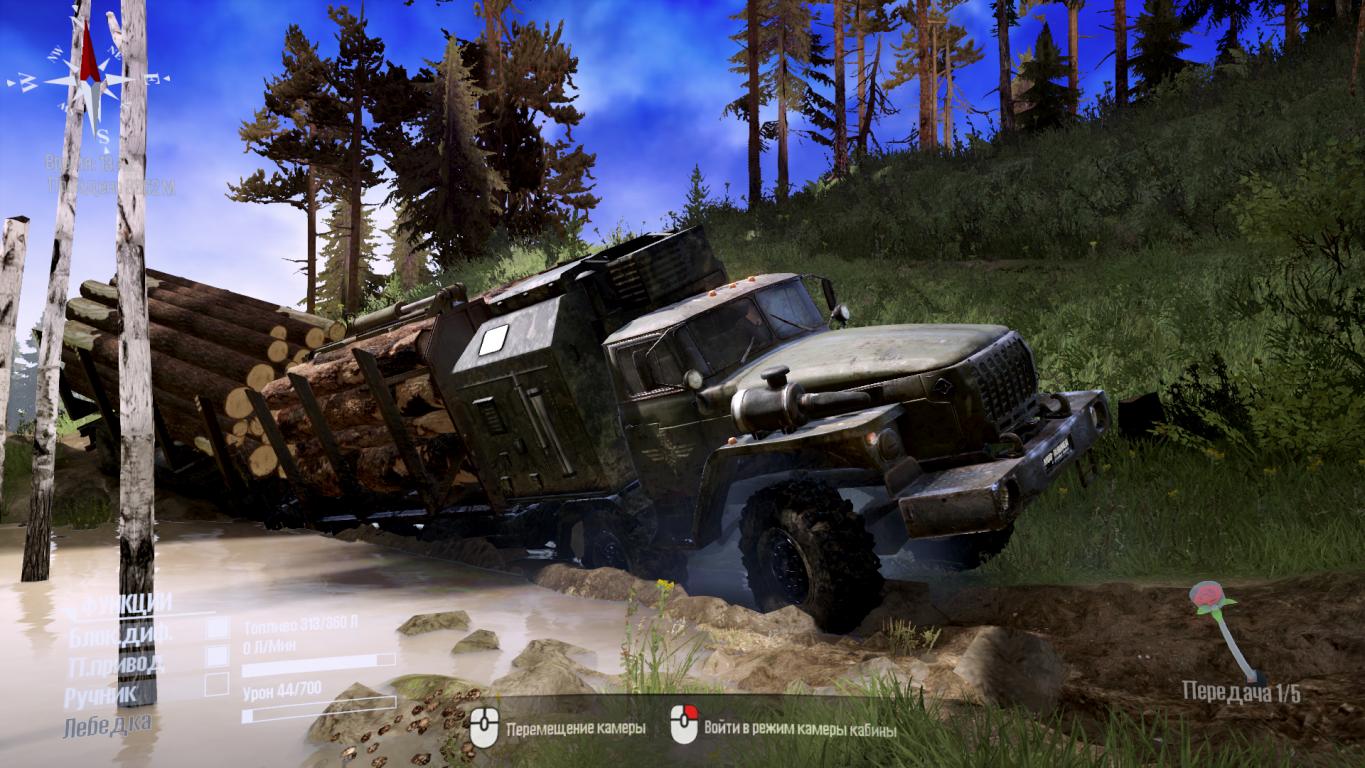Toggle the Ручник handbrake checkbox

(217, 685)
